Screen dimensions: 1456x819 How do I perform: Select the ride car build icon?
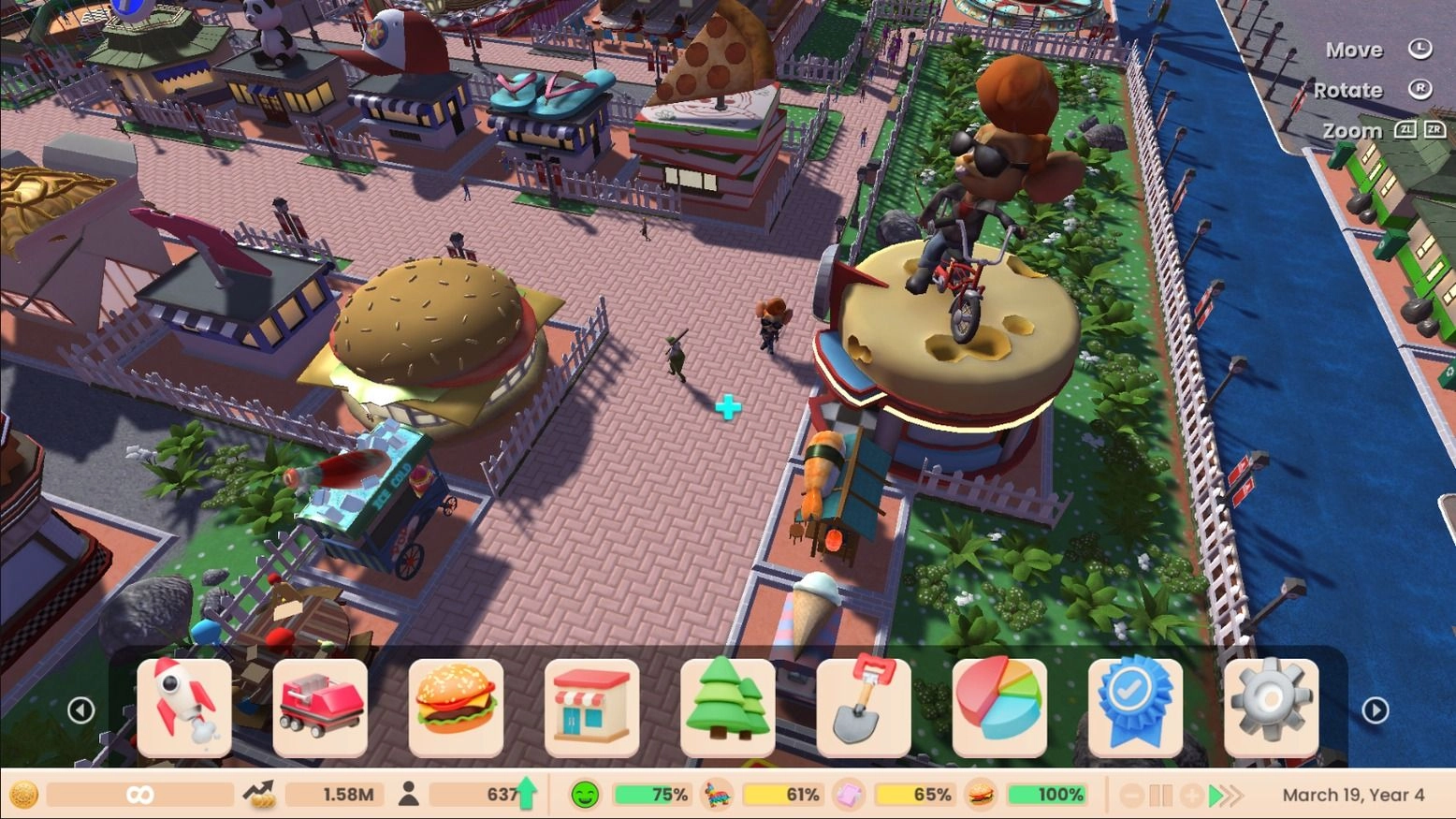[321, 709]
